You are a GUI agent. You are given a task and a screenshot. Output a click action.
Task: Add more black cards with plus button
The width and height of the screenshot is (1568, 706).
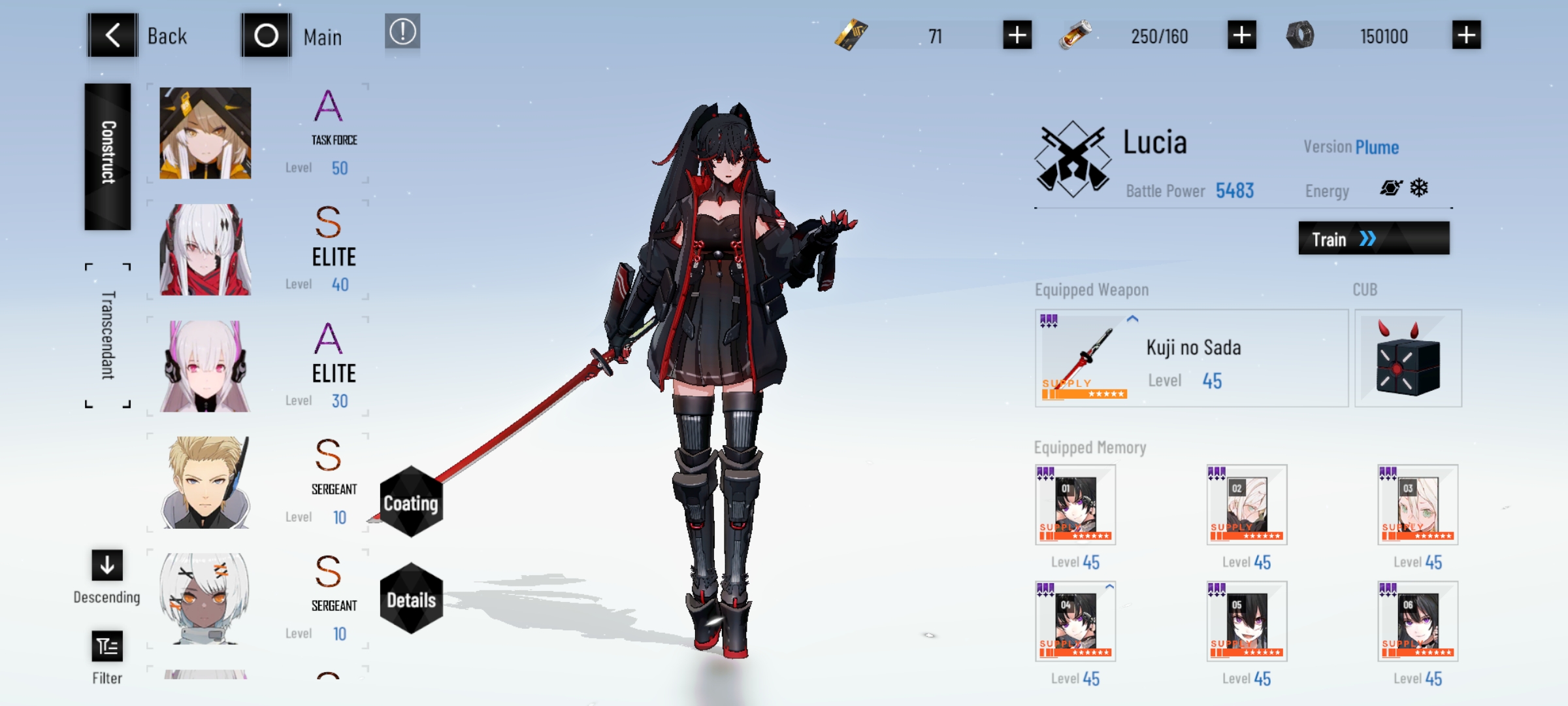tap(1017, 35)
